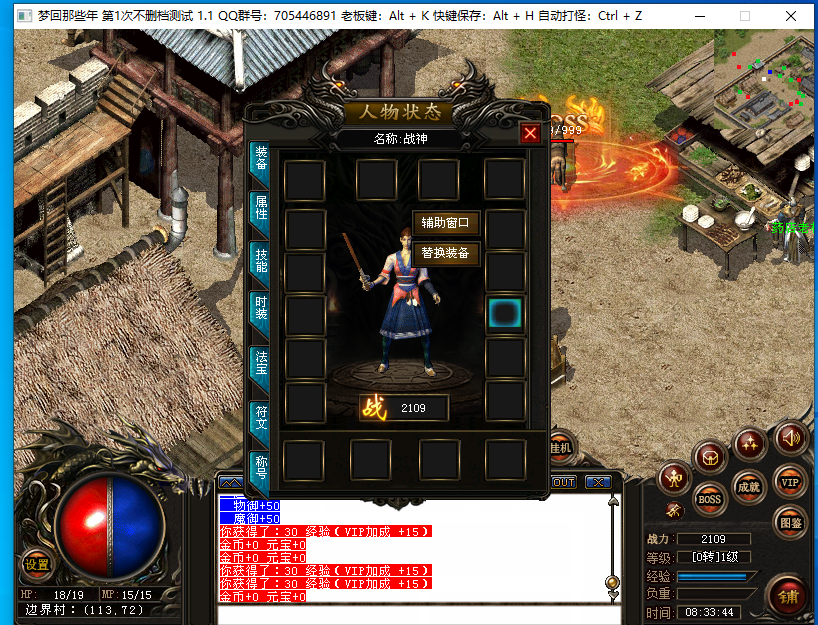Open the 设置 settings button
Image resolution: width=818 pixels, height=625 pixels.
point(37,564)
